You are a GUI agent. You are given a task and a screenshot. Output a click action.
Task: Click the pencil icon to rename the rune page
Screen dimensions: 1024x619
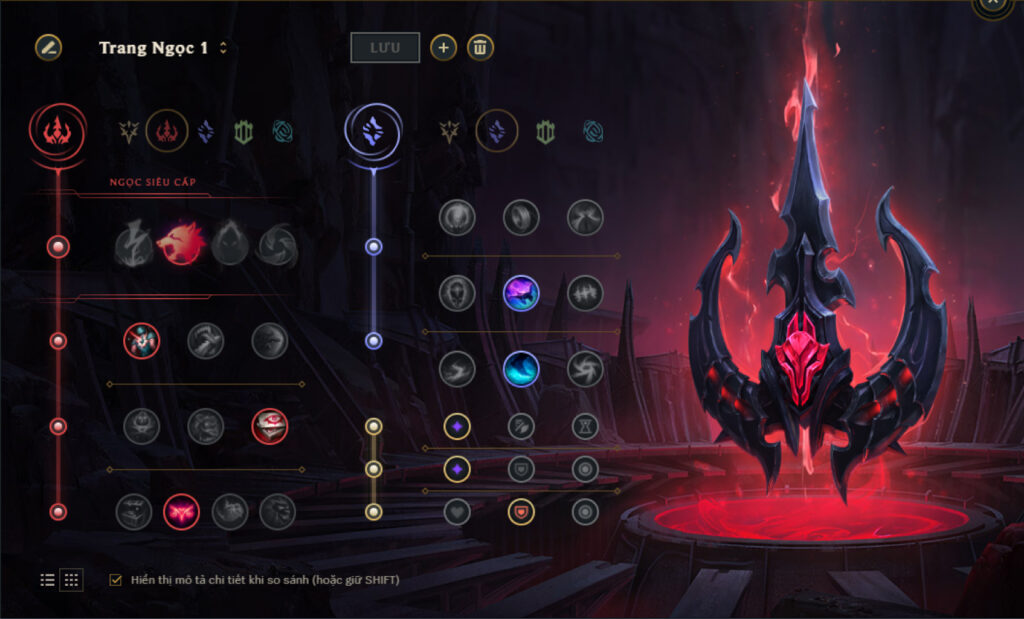click(x=48, y=47)
